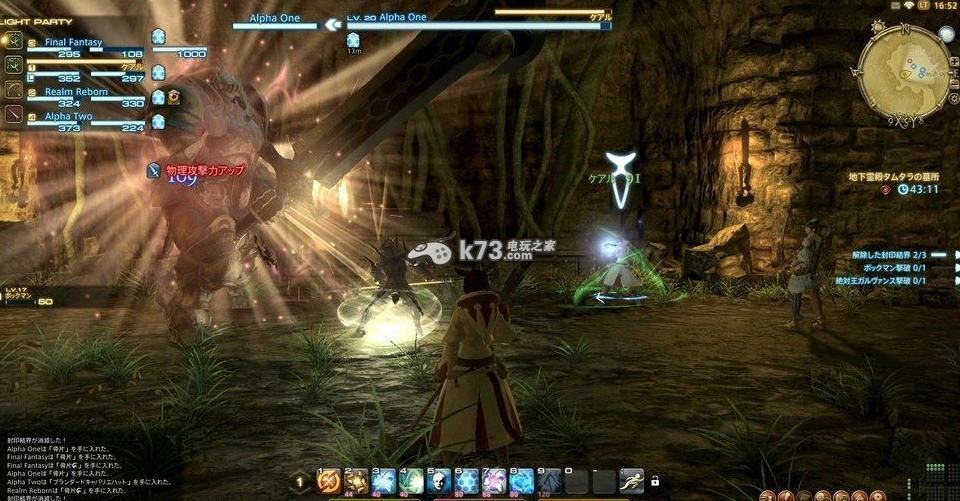Open the circular minimap
The width and height of the screenshot is (960, 501).
coord(903,71)
